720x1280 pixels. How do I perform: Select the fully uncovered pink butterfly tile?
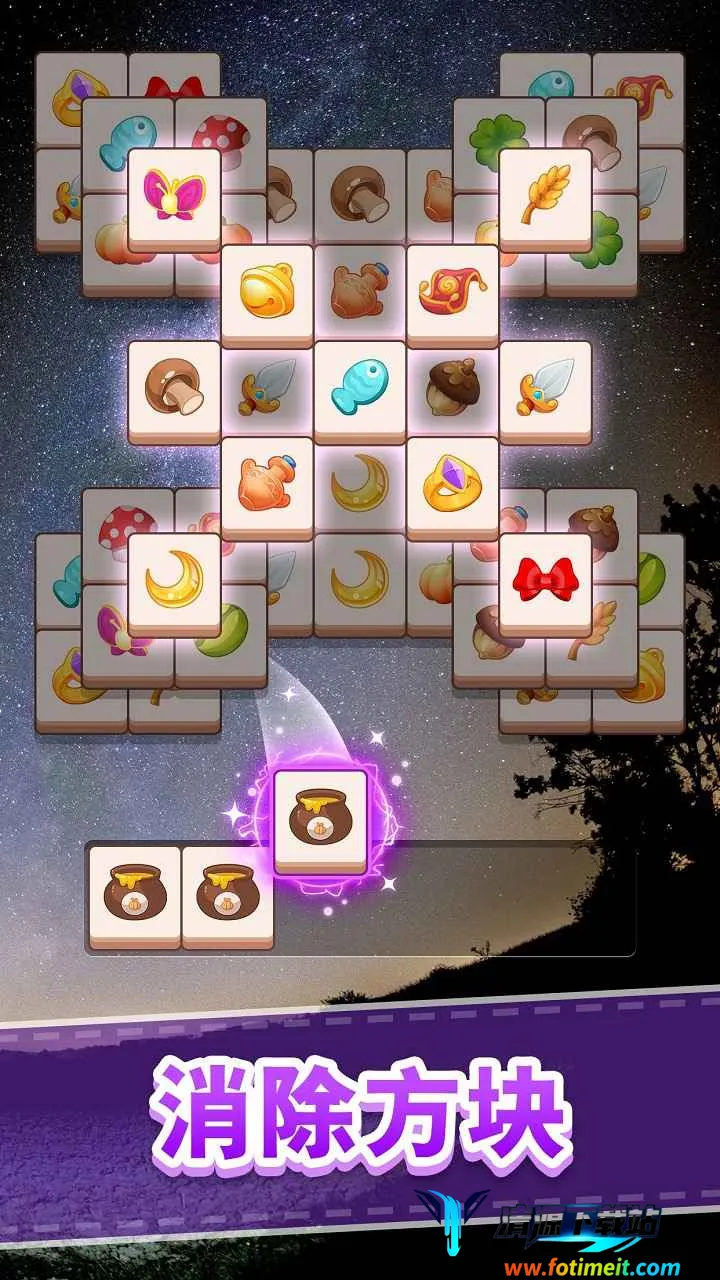click(174, 195)
